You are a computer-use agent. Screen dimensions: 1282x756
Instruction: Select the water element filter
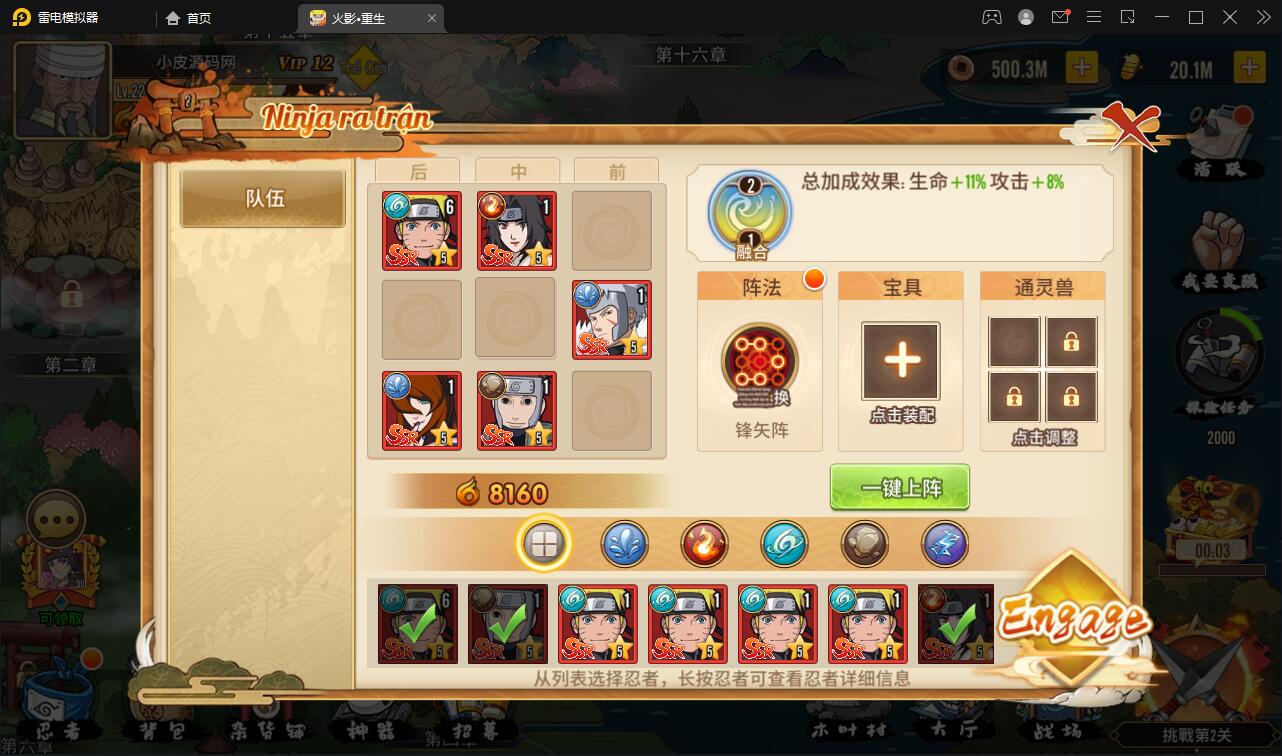pyautogui.click(x=624, y=545)
